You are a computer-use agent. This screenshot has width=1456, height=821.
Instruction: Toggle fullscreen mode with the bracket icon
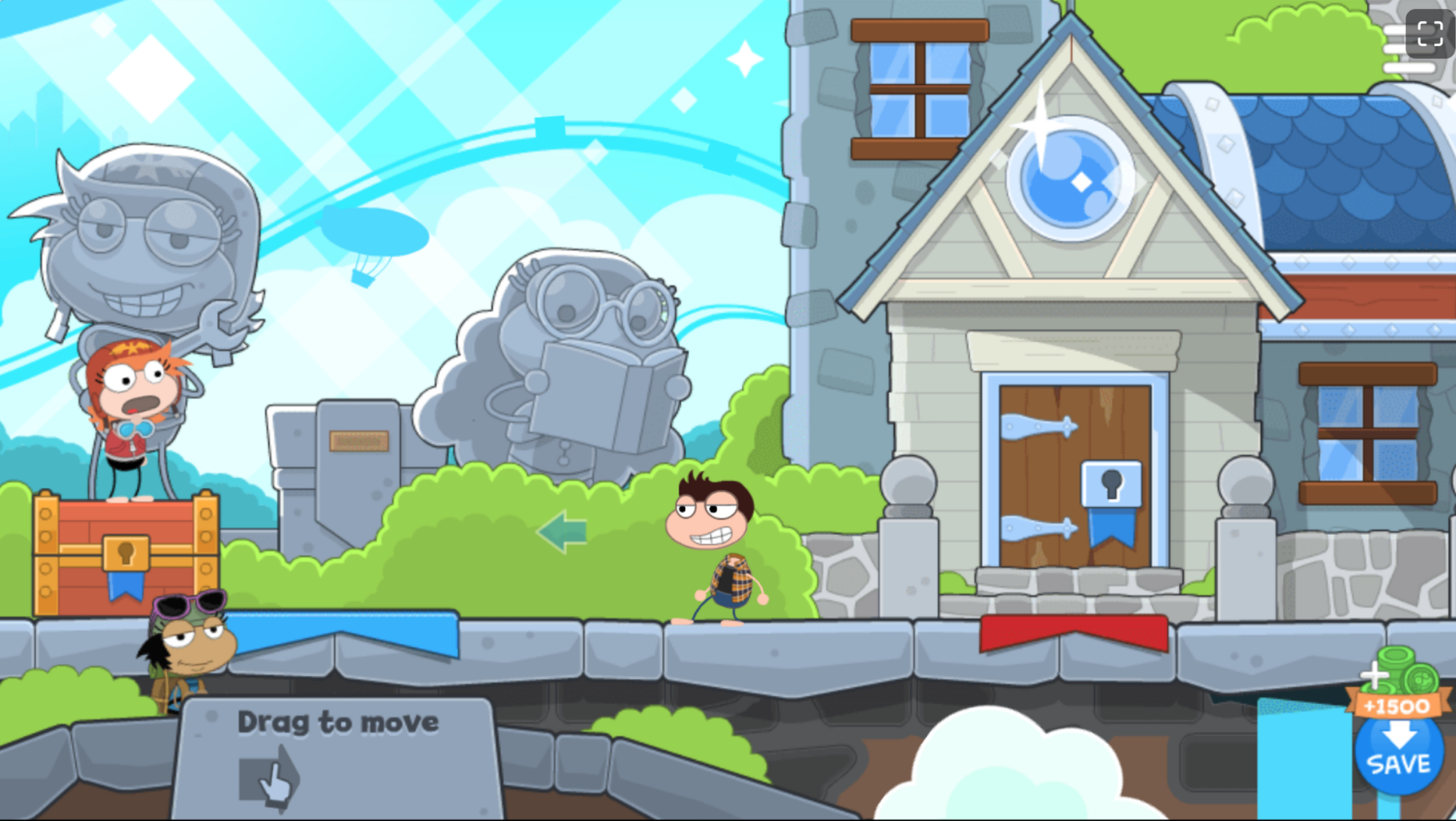(1429, 32)
